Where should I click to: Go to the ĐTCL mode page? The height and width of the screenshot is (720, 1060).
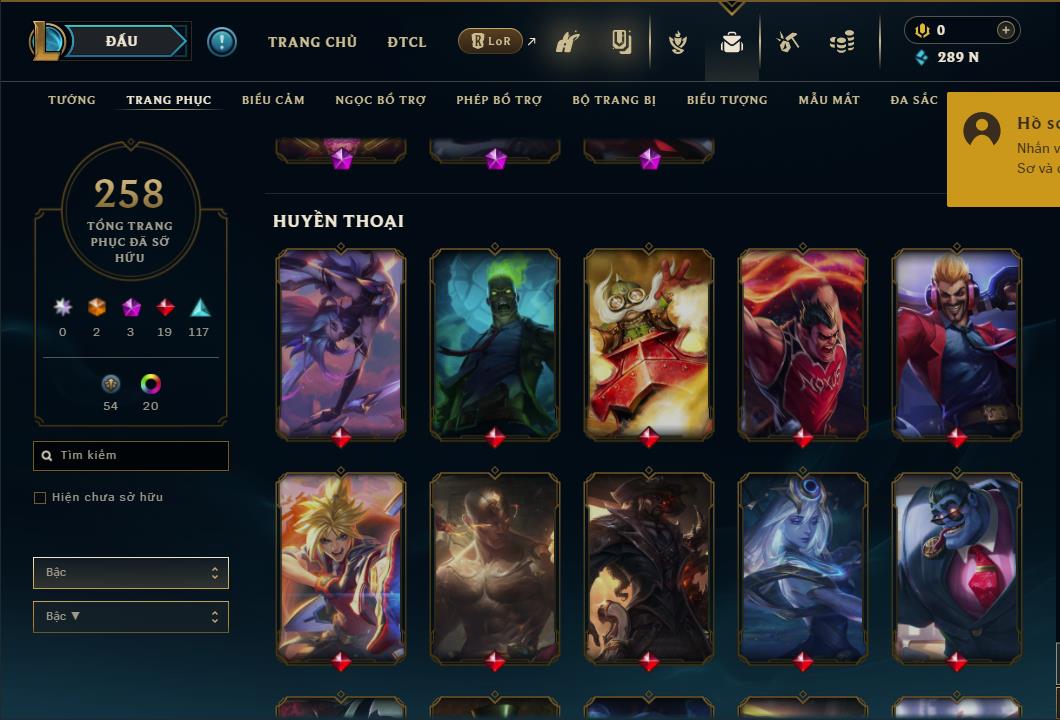click(x=407, y=42)
